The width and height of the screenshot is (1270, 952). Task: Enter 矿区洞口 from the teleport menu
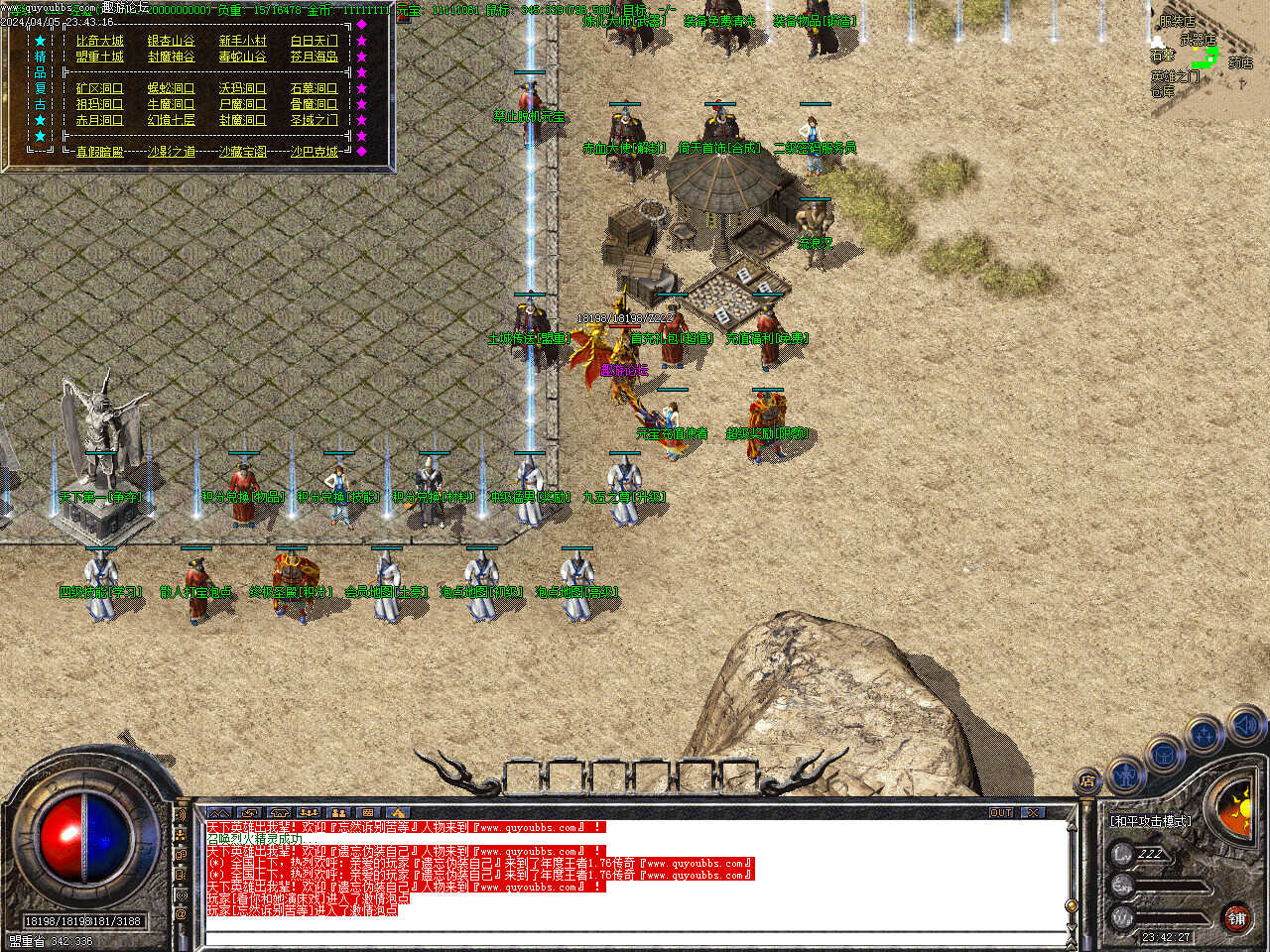pos(100,88)
